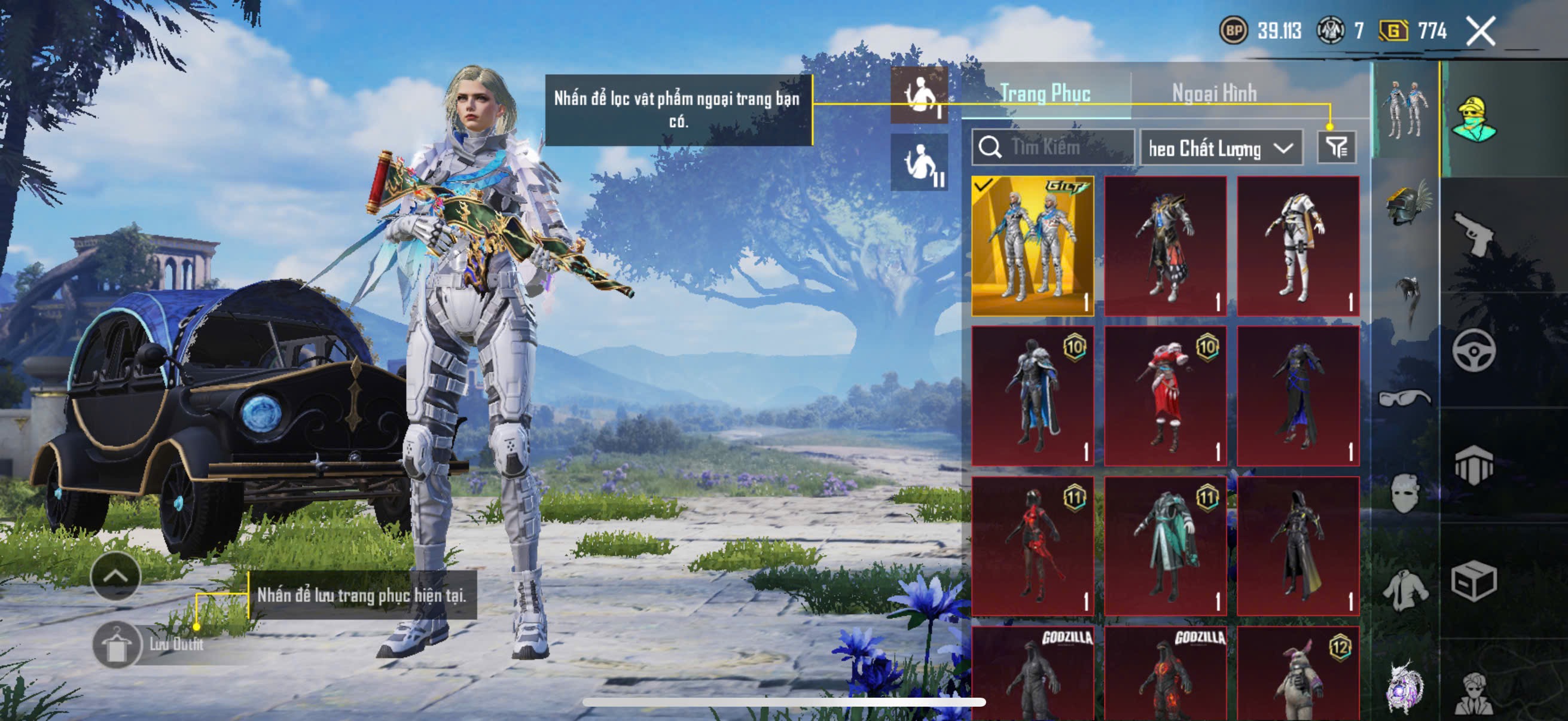
Task: Open the pistol weapons category
Action: 1474,234
